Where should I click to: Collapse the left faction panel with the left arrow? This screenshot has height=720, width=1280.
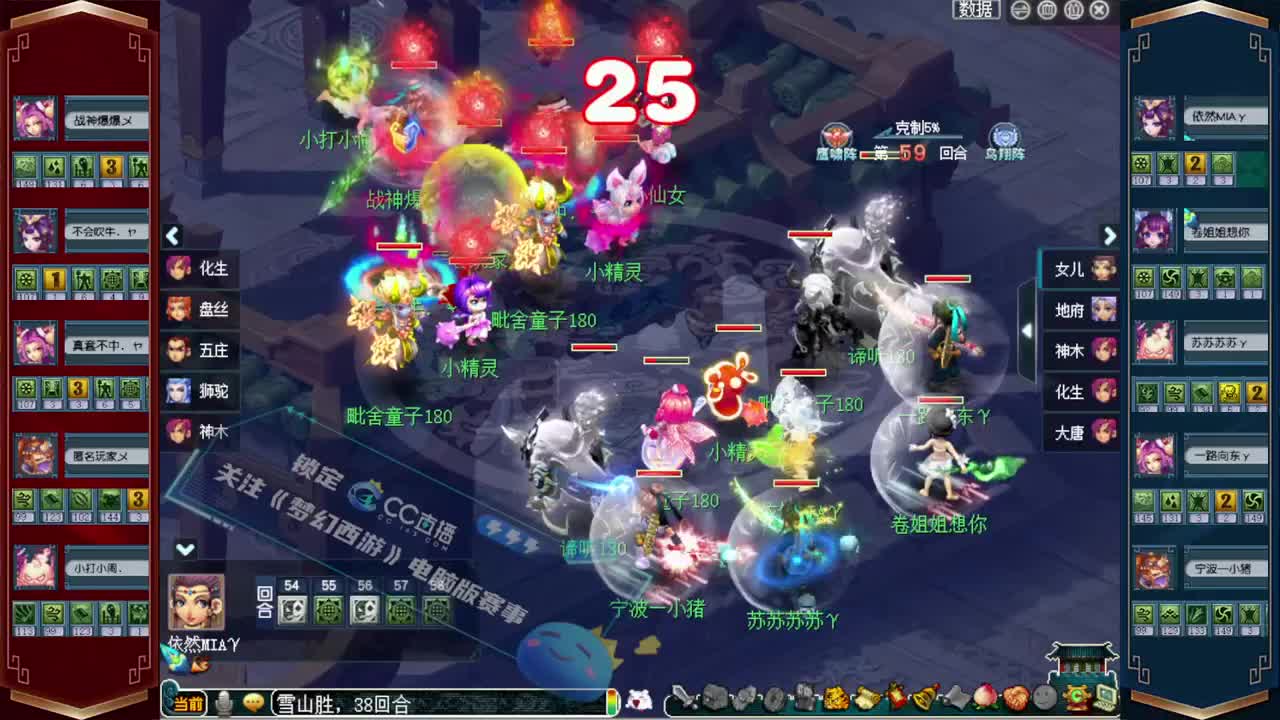tap(172, 236)
